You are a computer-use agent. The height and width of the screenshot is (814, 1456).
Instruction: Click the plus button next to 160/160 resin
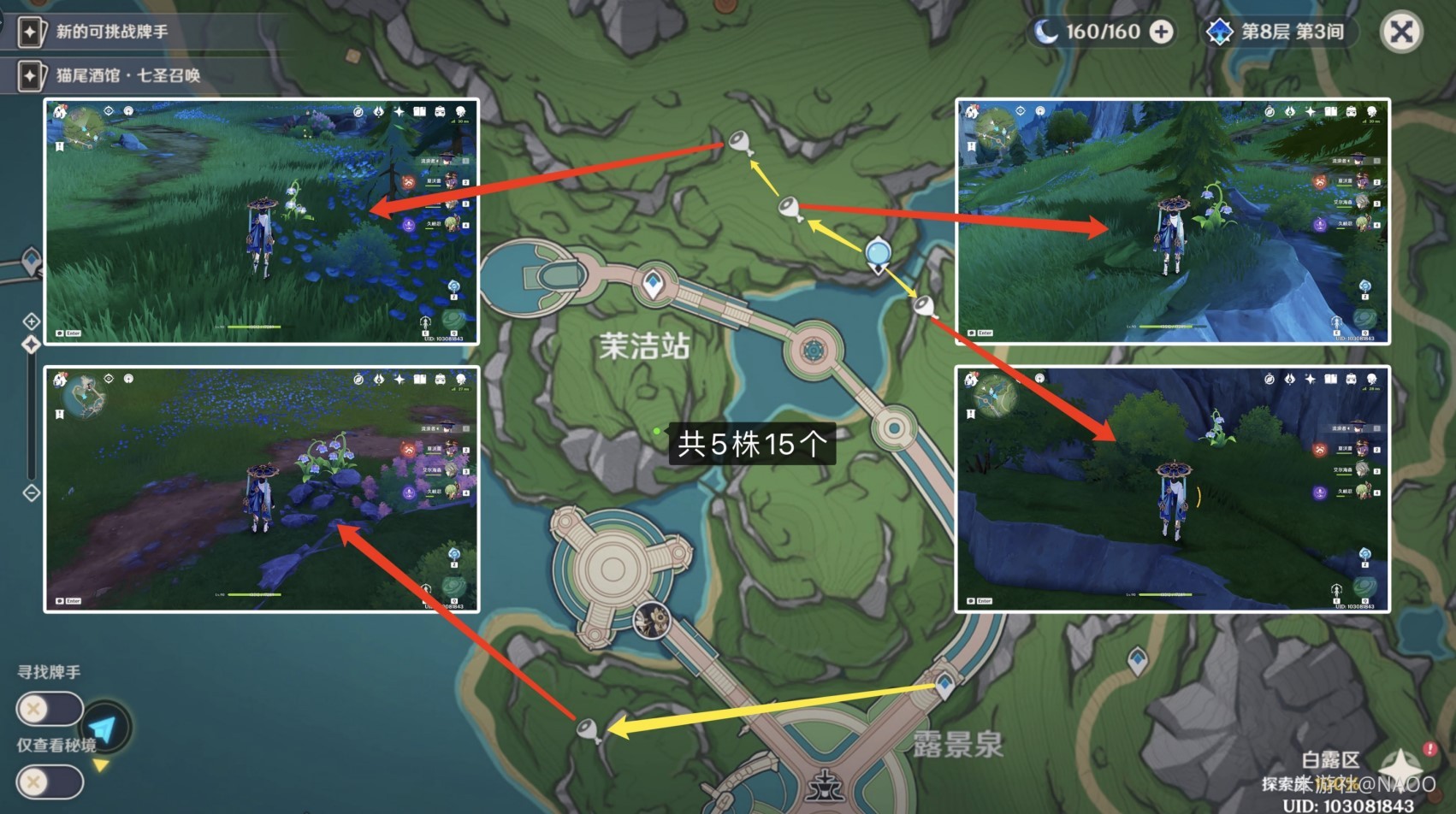coord(1160,32)
